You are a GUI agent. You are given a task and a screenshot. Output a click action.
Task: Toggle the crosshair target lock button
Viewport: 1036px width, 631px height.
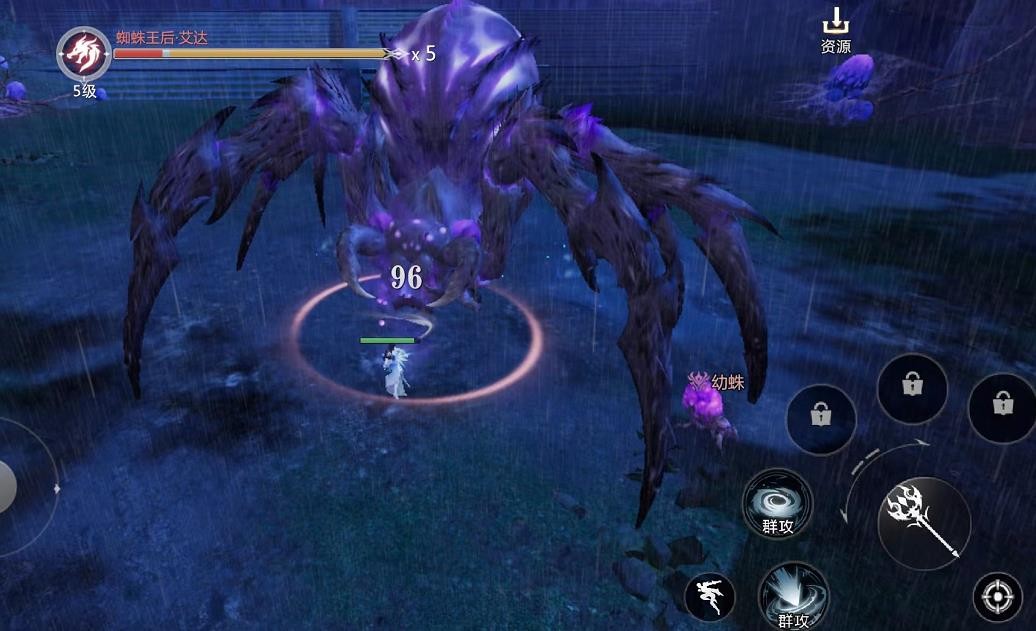click(997, 598)
